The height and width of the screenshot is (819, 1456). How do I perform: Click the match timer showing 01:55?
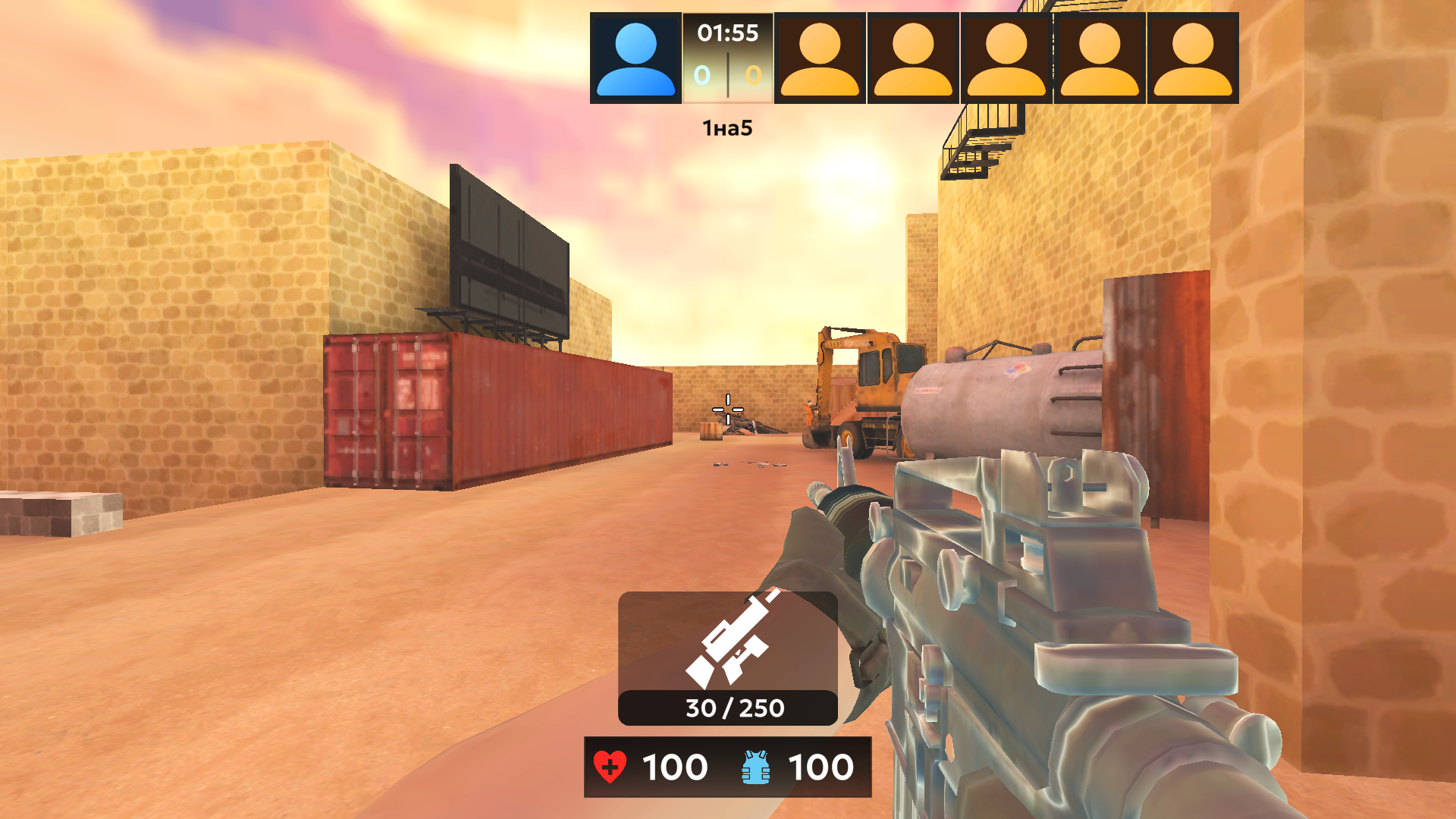point(726,32)
